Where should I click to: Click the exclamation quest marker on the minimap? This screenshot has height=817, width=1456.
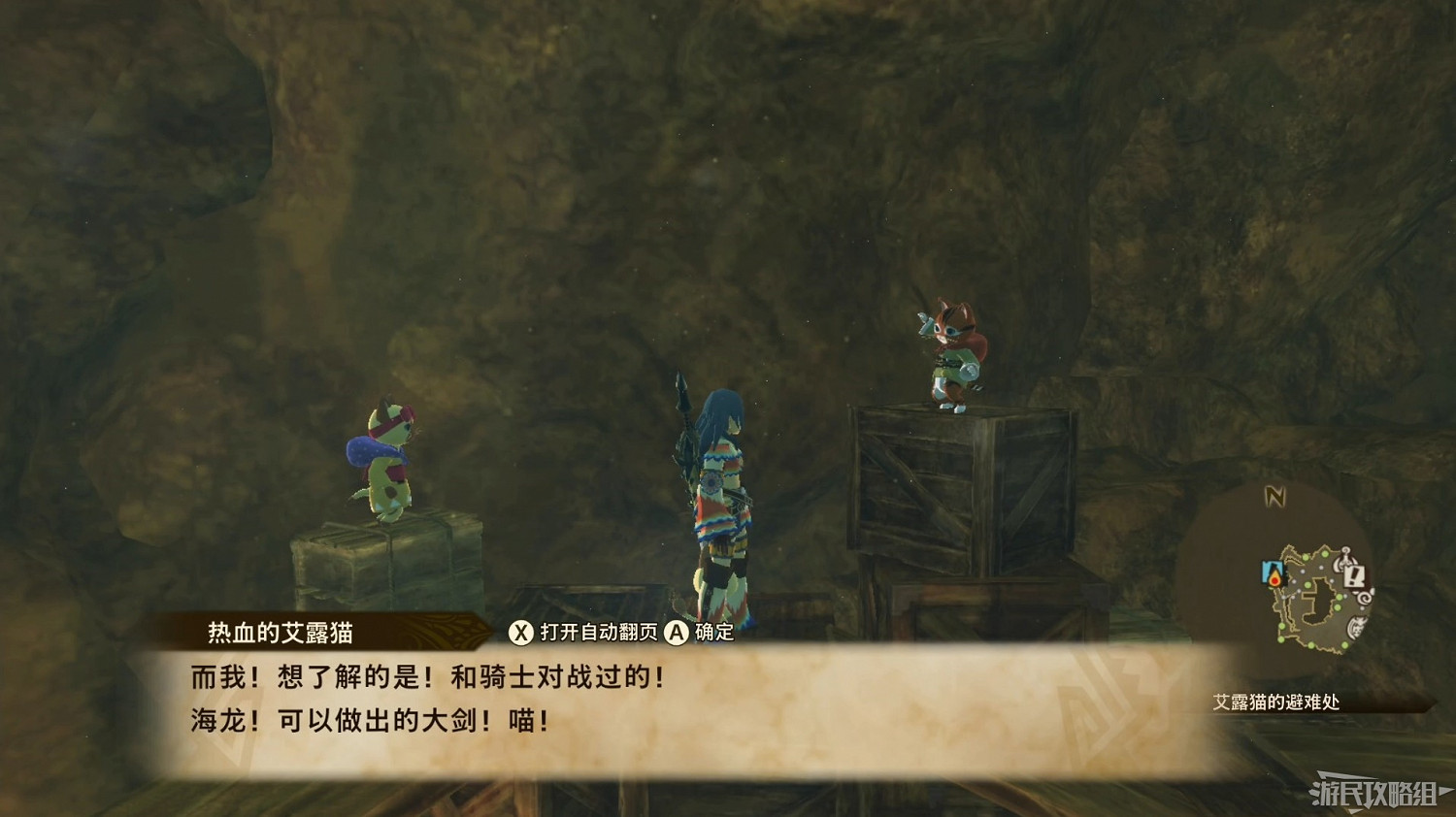pyautogui.click(x=1354, y=574)
